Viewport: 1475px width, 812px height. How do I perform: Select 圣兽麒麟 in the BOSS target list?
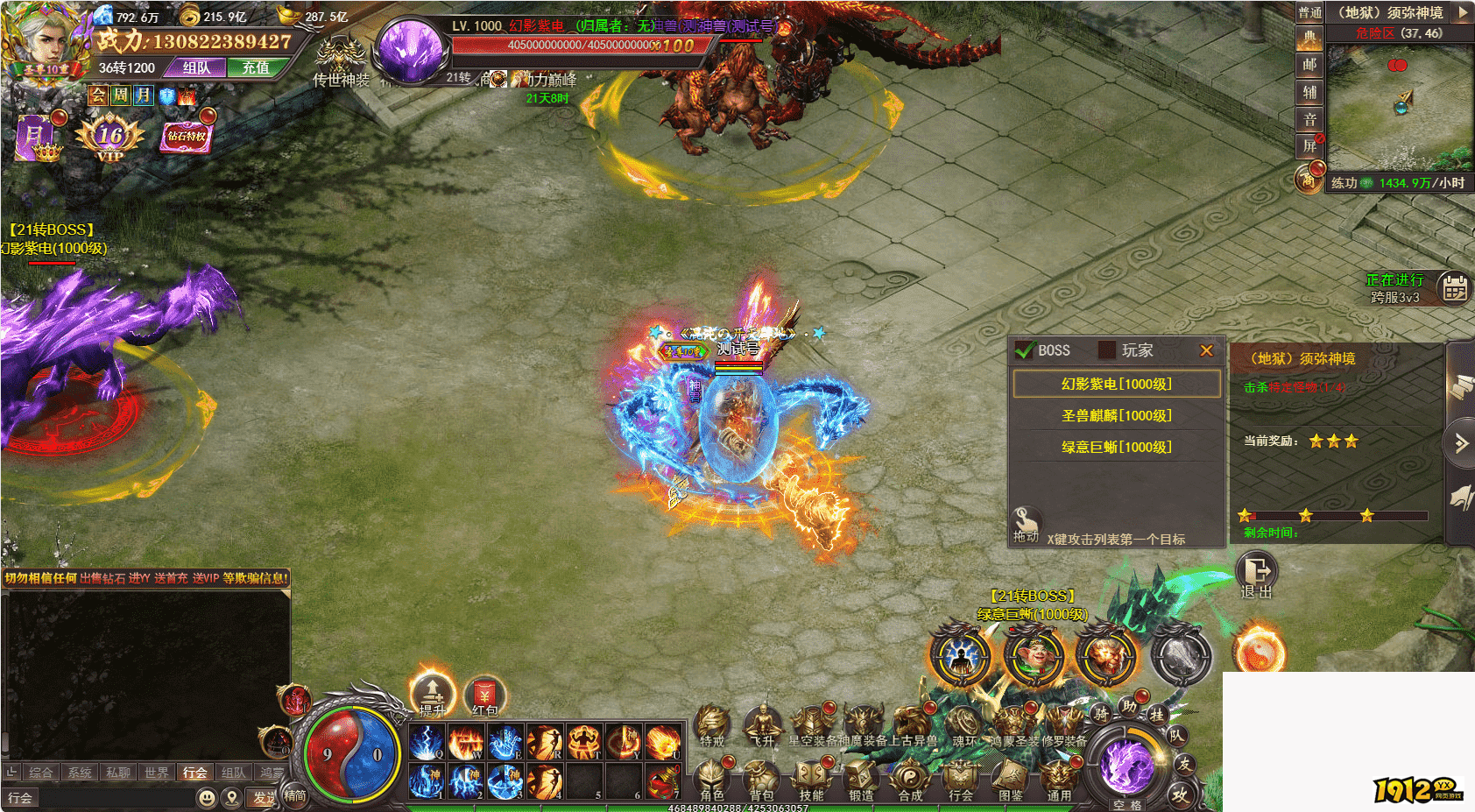tap(1116, 415)
